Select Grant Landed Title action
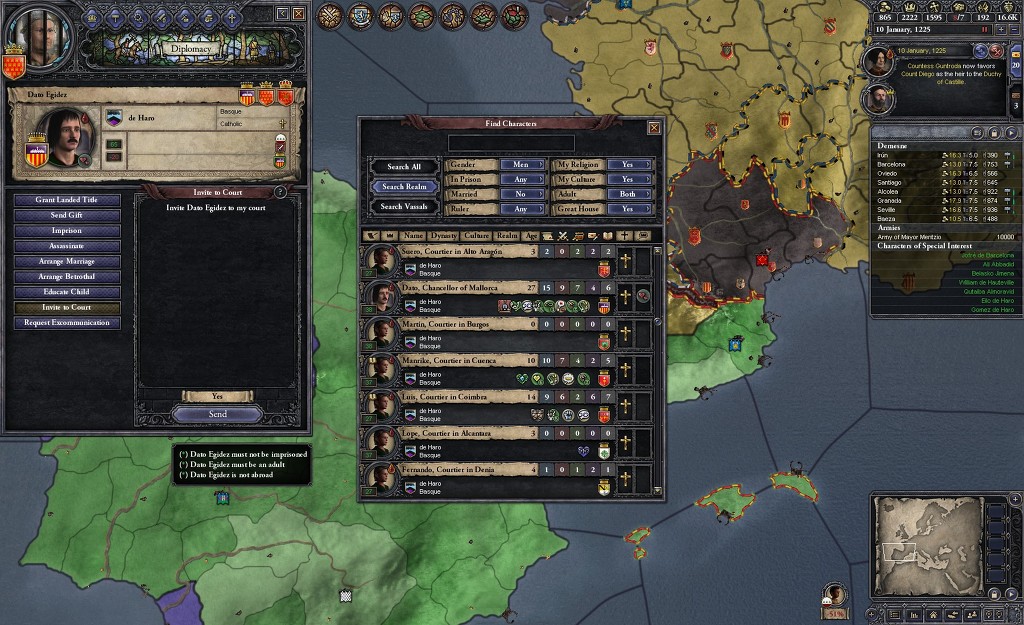Screen dimensions: 1024x625 (67, 200)
